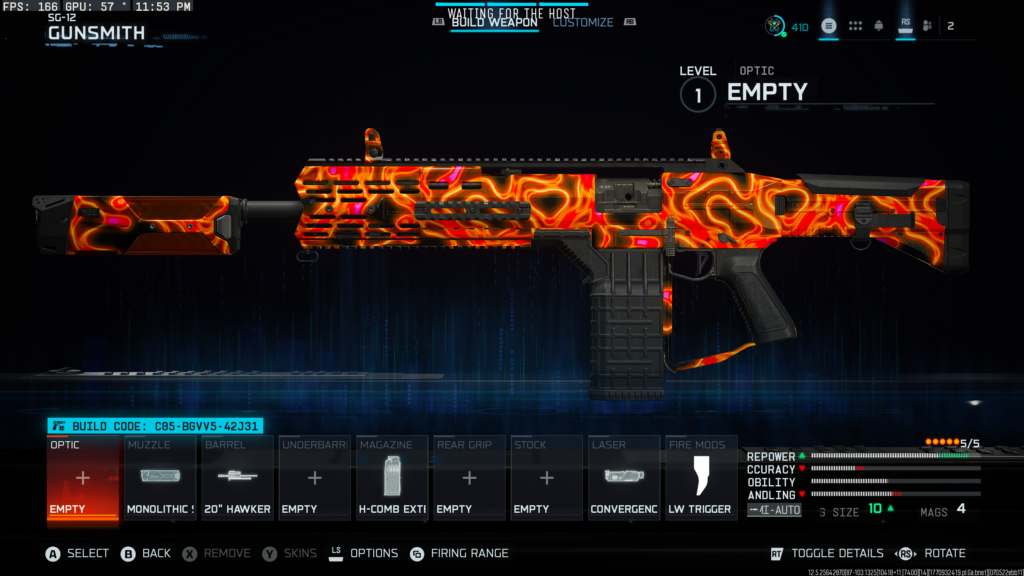Screen dimensions: 1024x576
Task: Show notifications via the bell icon
Action: tap(879, 26)
